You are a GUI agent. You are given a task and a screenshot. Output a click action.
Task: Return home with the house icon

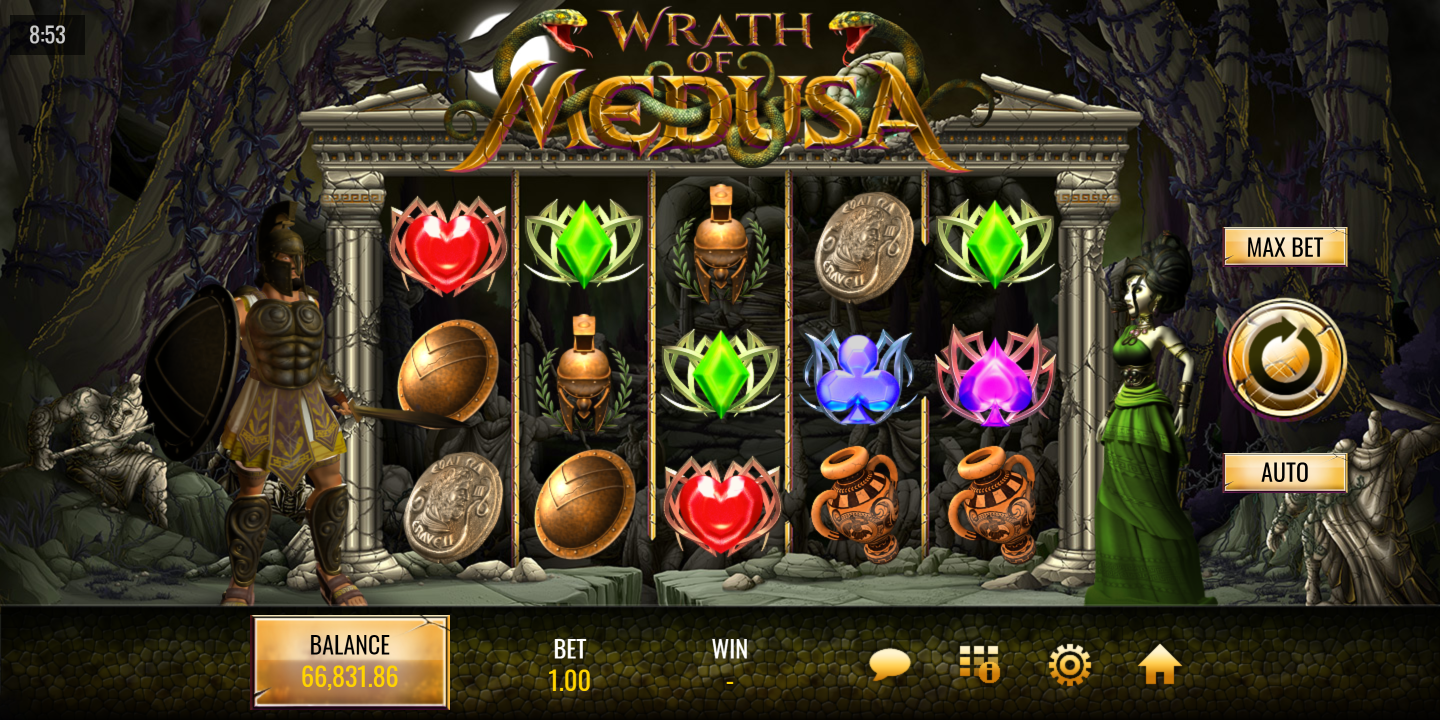pyautogui.click(x=1159, y=665)
